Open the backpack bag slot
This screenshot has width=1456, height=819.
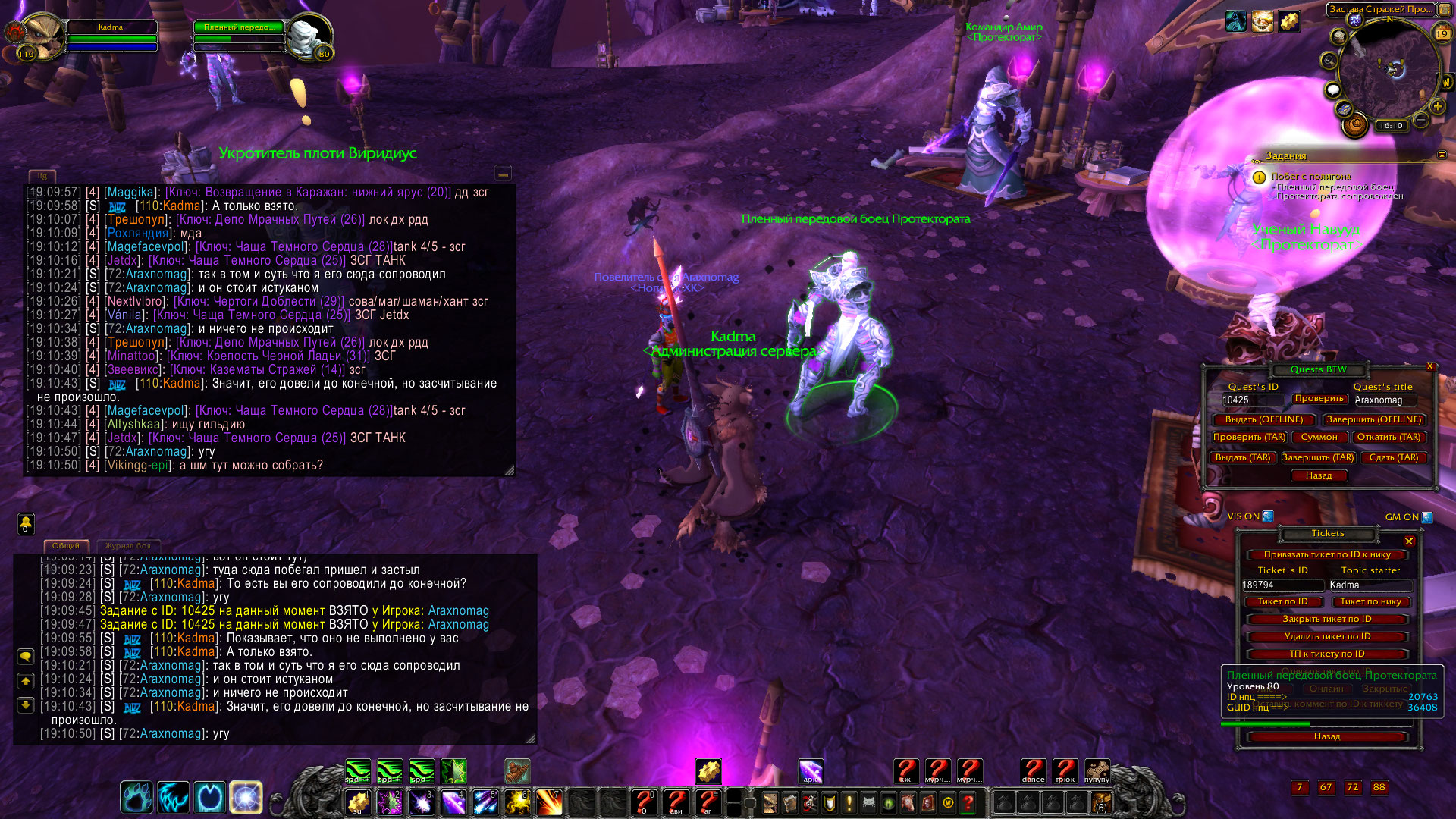click(x=1100, y=802)
